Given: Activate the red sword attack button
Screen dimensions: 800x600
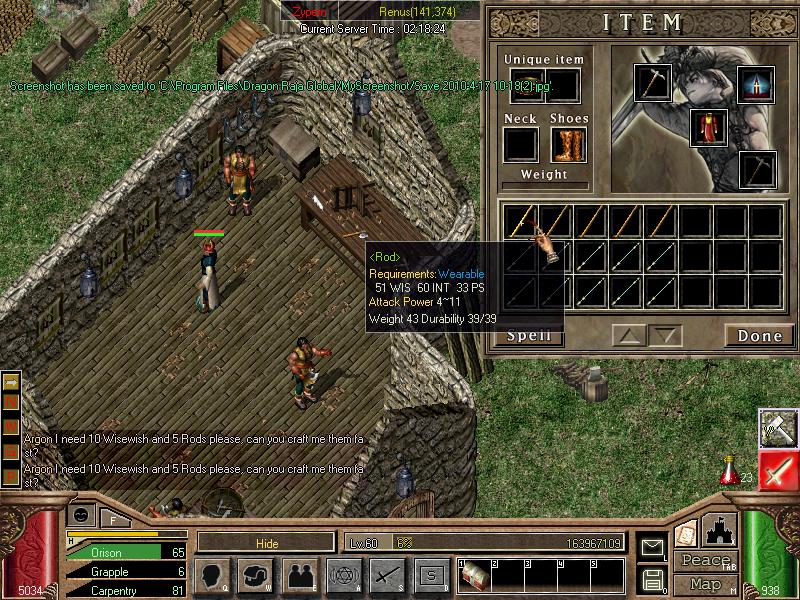Looking at the screenshot, I should [x=776, y=469].
